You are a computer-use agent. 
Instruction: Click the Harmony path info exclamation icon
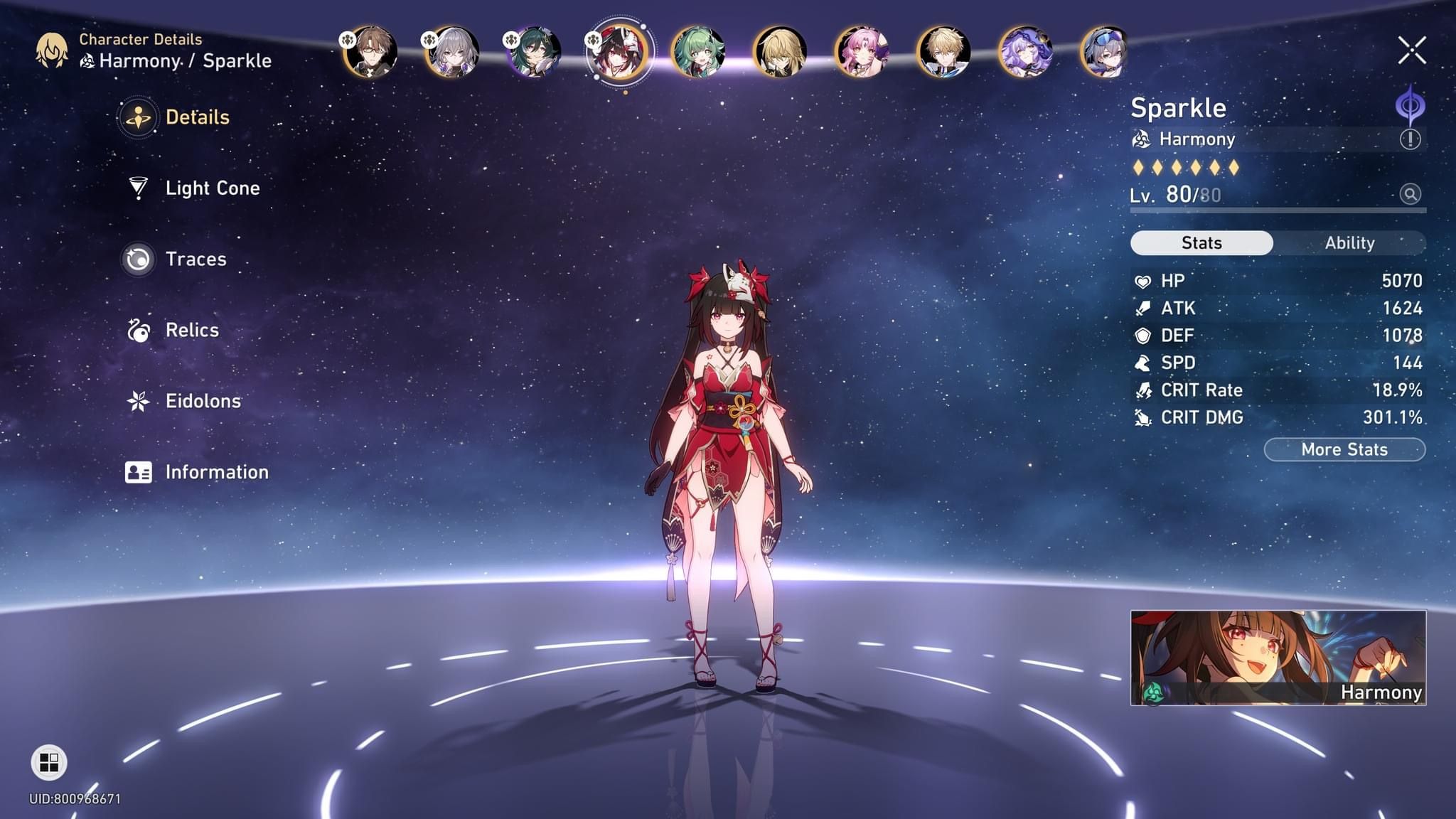click(1410, 139)
